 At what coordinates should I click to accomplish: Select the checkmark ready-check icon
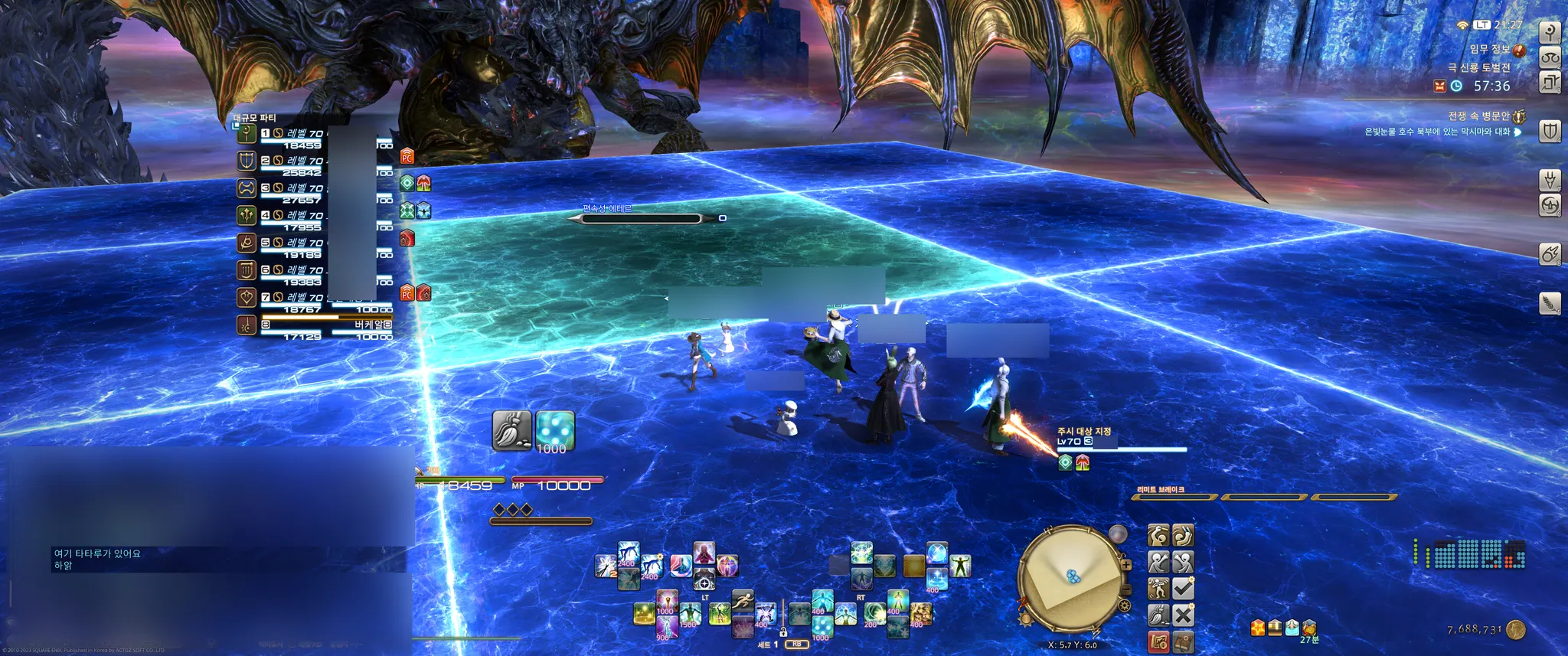[1183, 589]
